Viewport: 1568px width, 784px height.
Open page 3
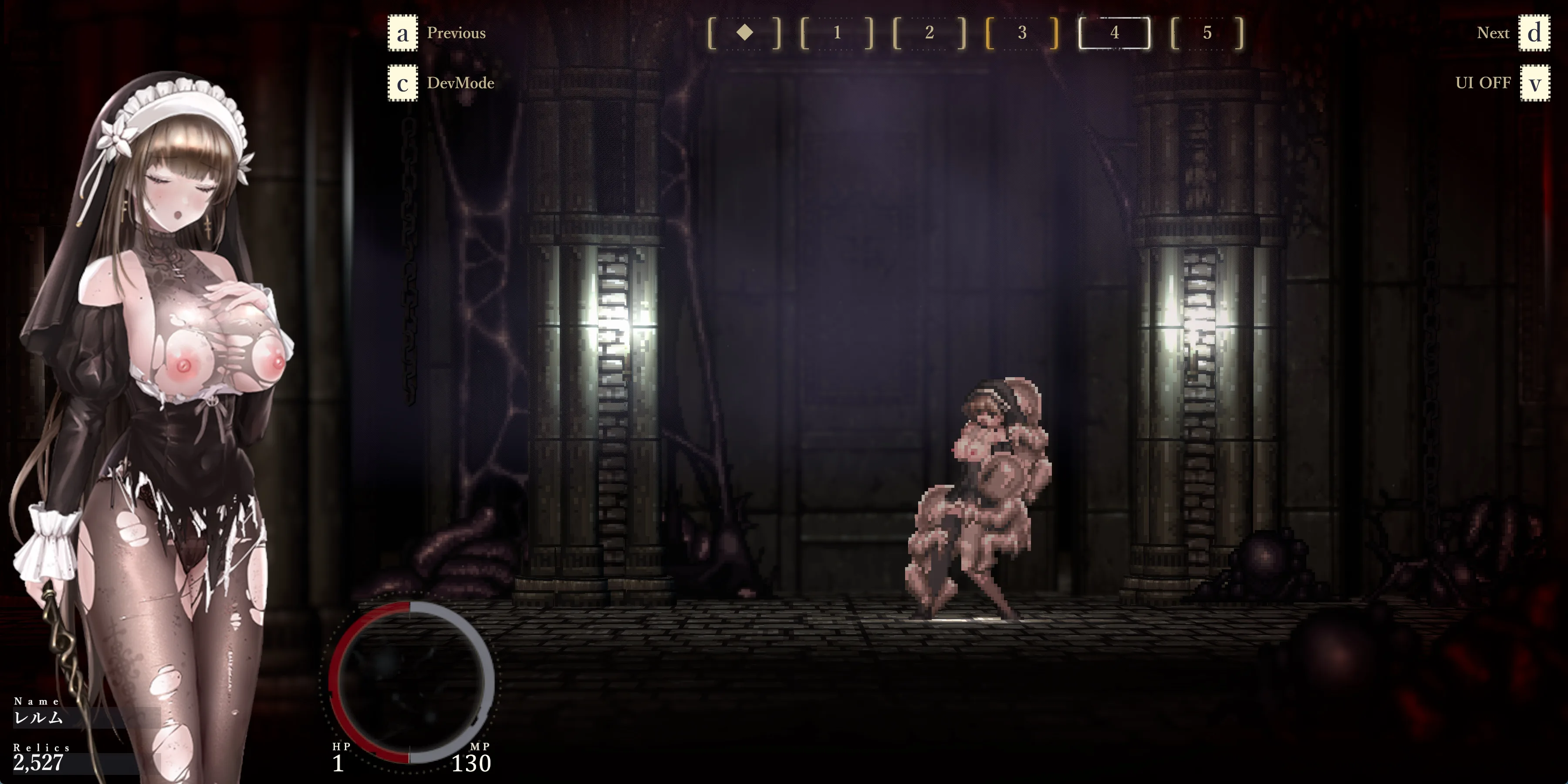tap(1022, 33)
